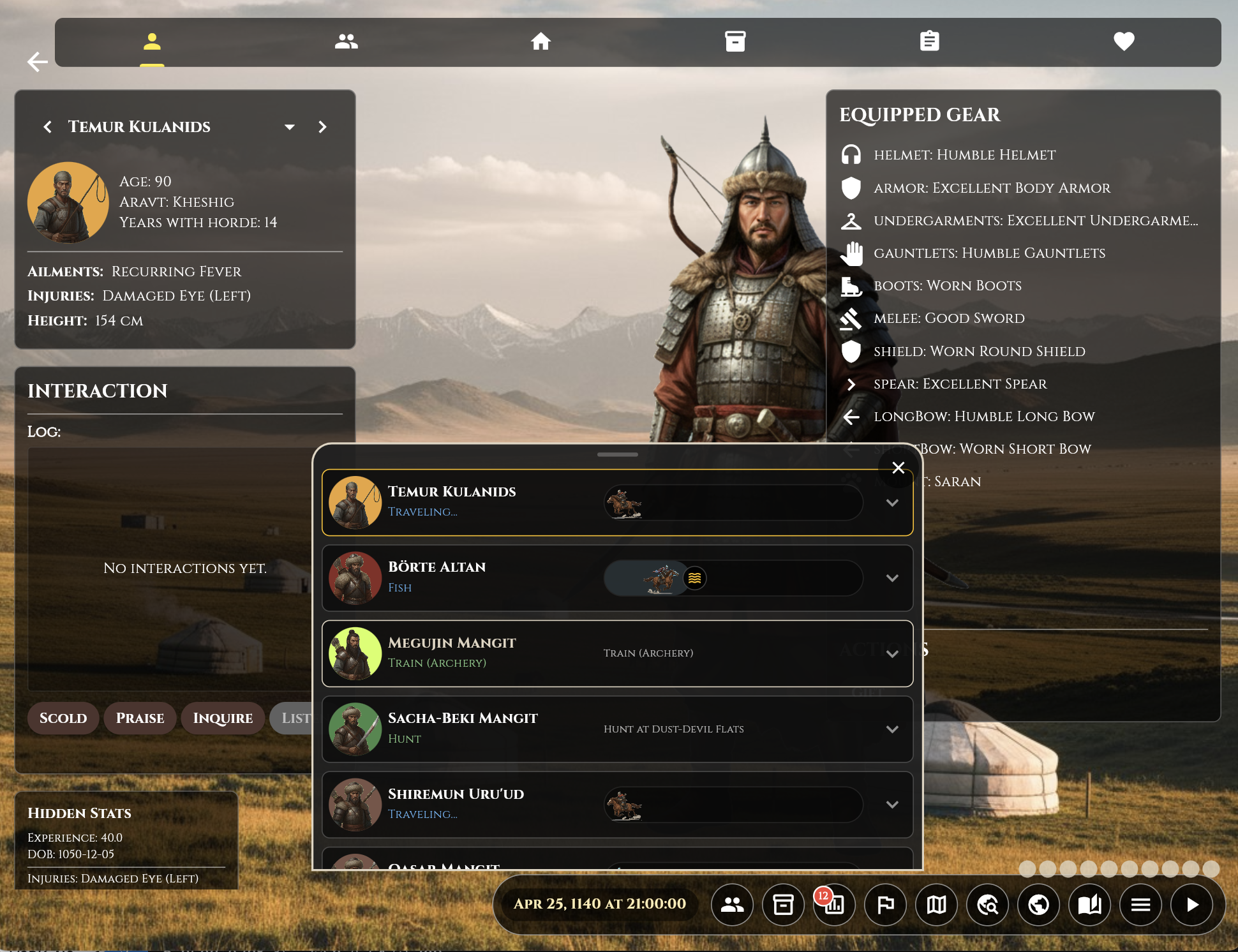Open the reports icon with 12 badge

point(834,904)
